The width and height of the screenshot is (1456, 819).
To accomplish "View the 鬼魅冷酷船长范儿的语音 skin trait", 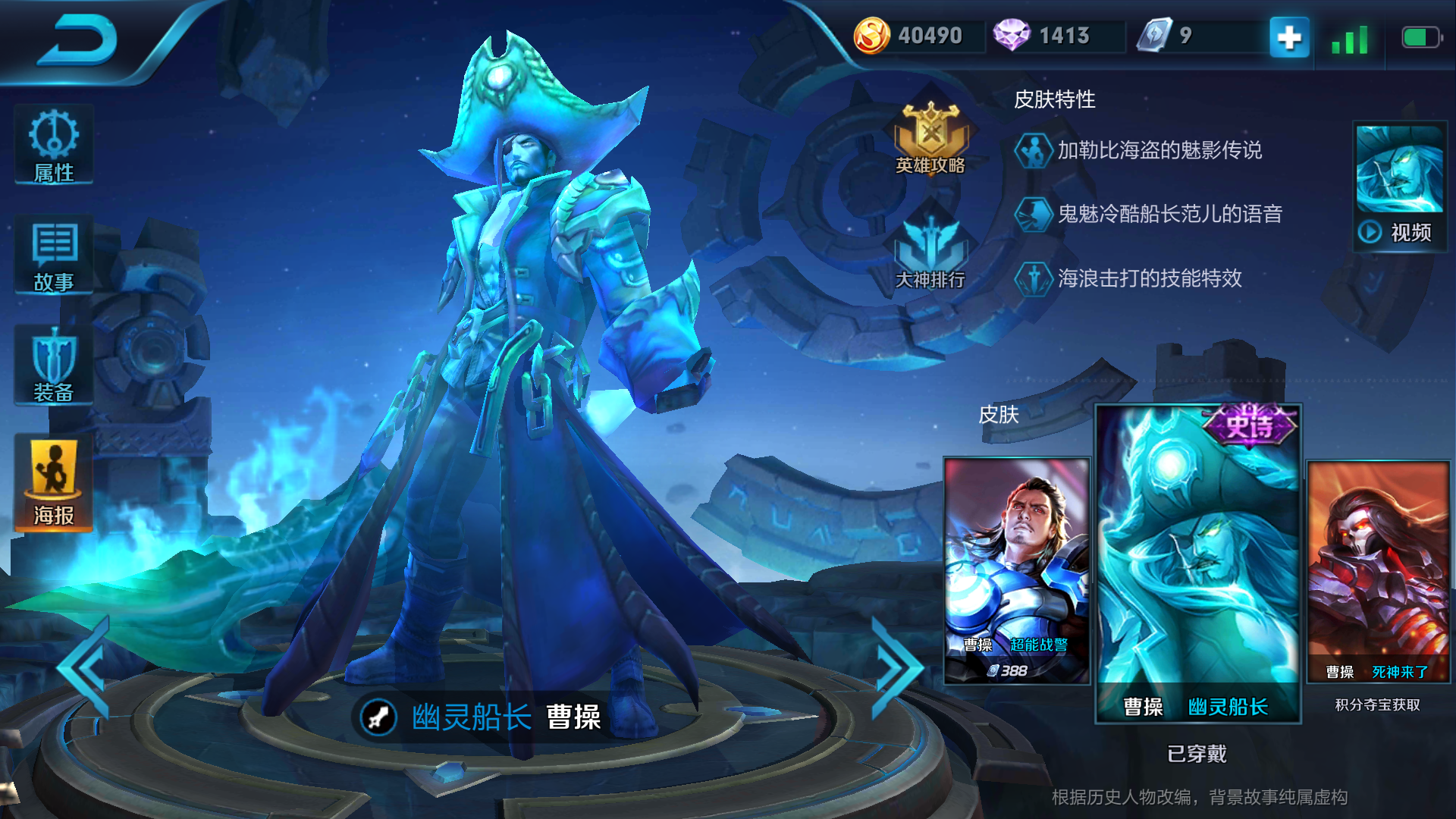I will click(x=1169, y=214).
